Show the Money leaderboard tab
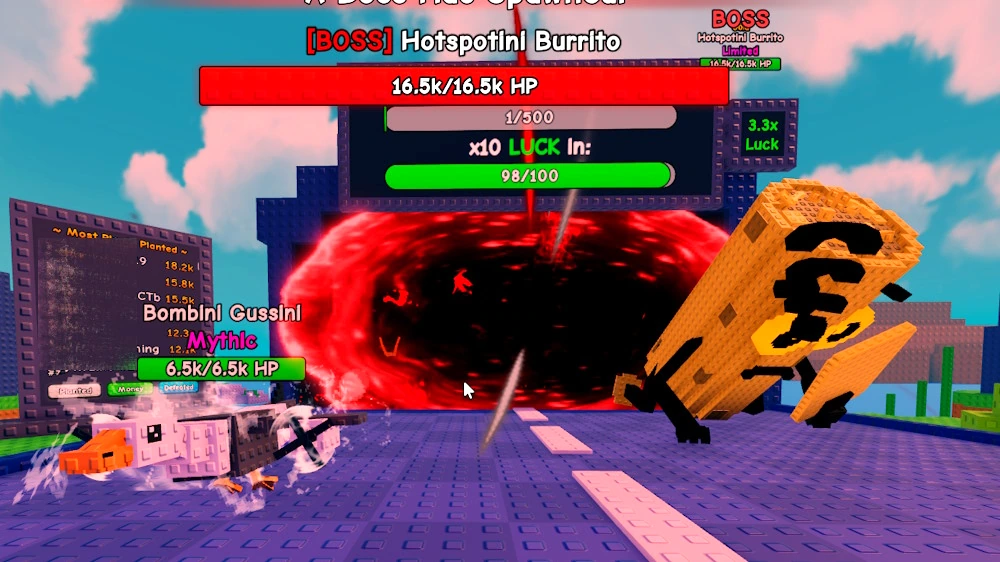The height and width of the screenshot is (562, 1000). [x=130, y=389]
